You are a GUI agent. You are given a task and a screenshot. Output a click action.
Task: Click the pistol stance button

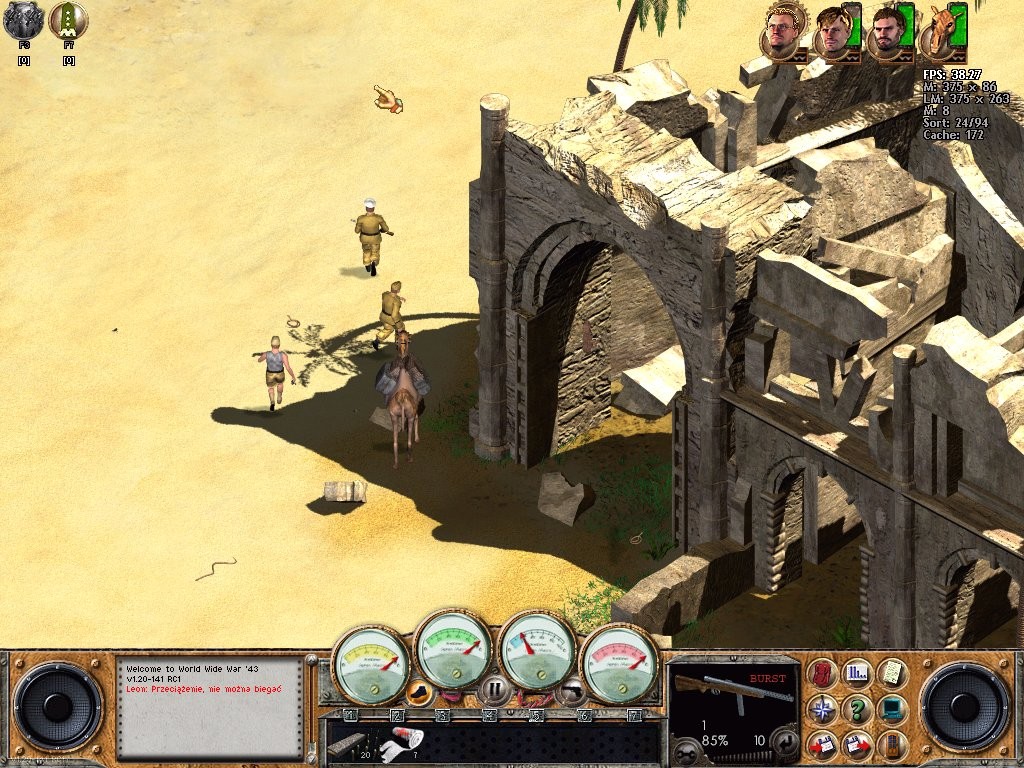pyautogui.click(x=572, y=689)
